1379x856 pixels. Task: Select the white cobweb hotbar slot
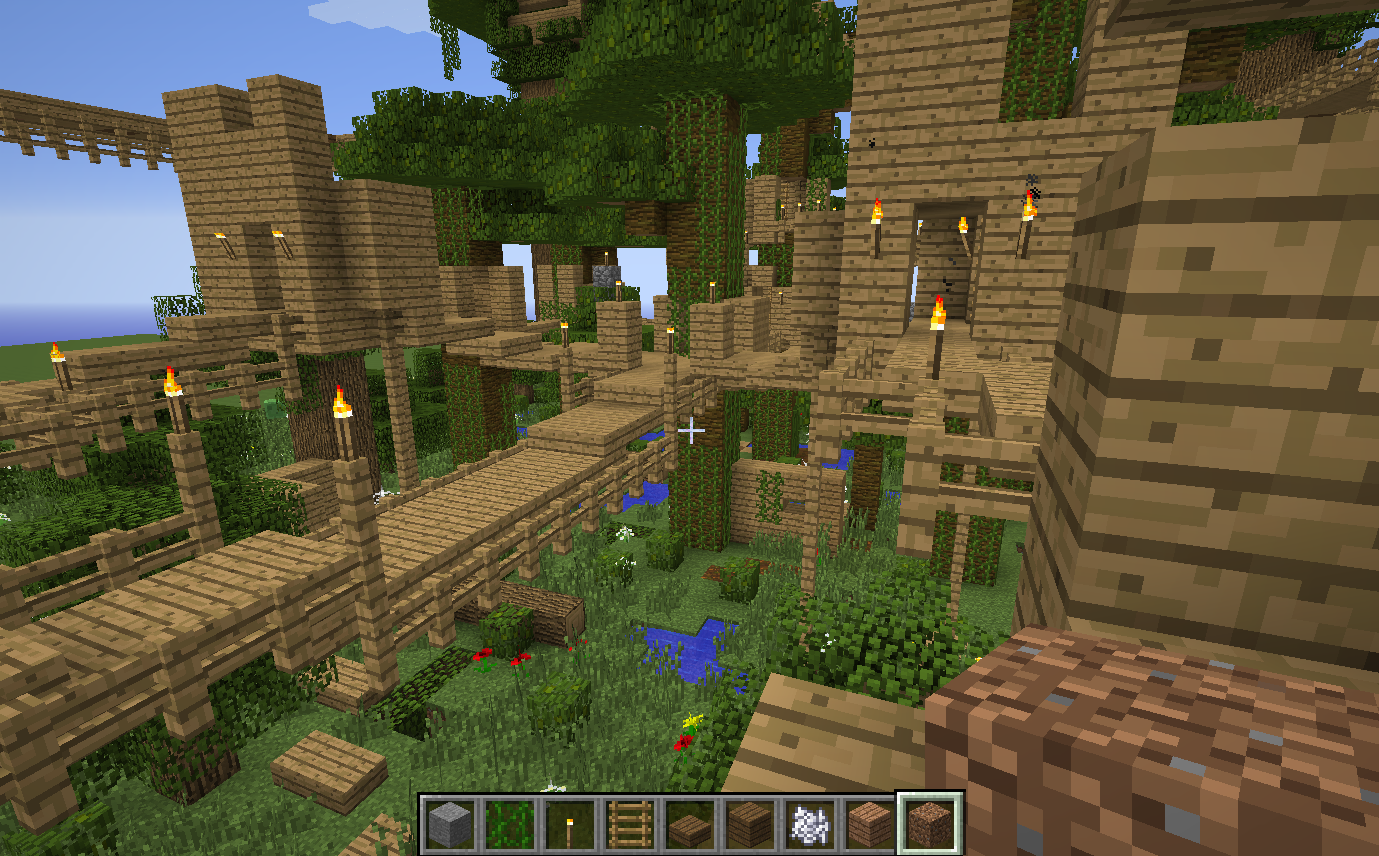tap(810, 825)
